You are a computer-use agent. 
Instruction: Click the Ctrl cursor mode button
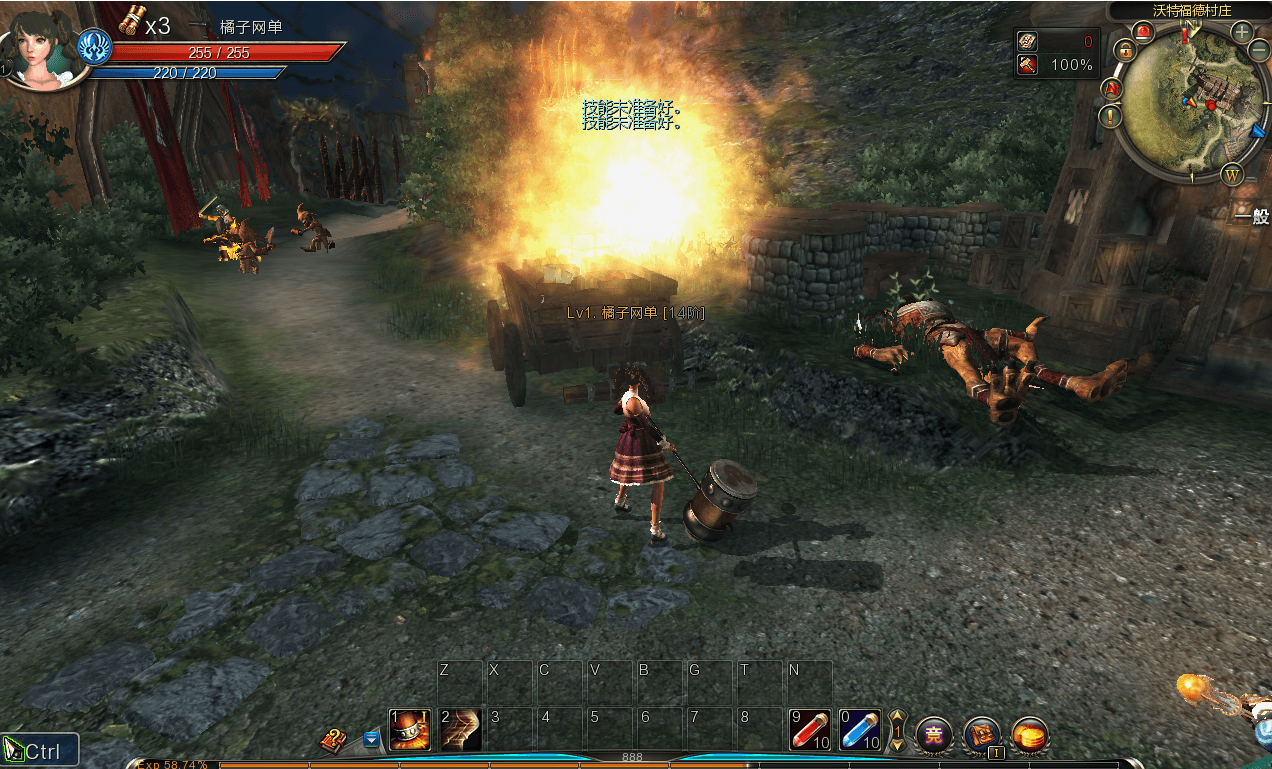tap(40, 750)
